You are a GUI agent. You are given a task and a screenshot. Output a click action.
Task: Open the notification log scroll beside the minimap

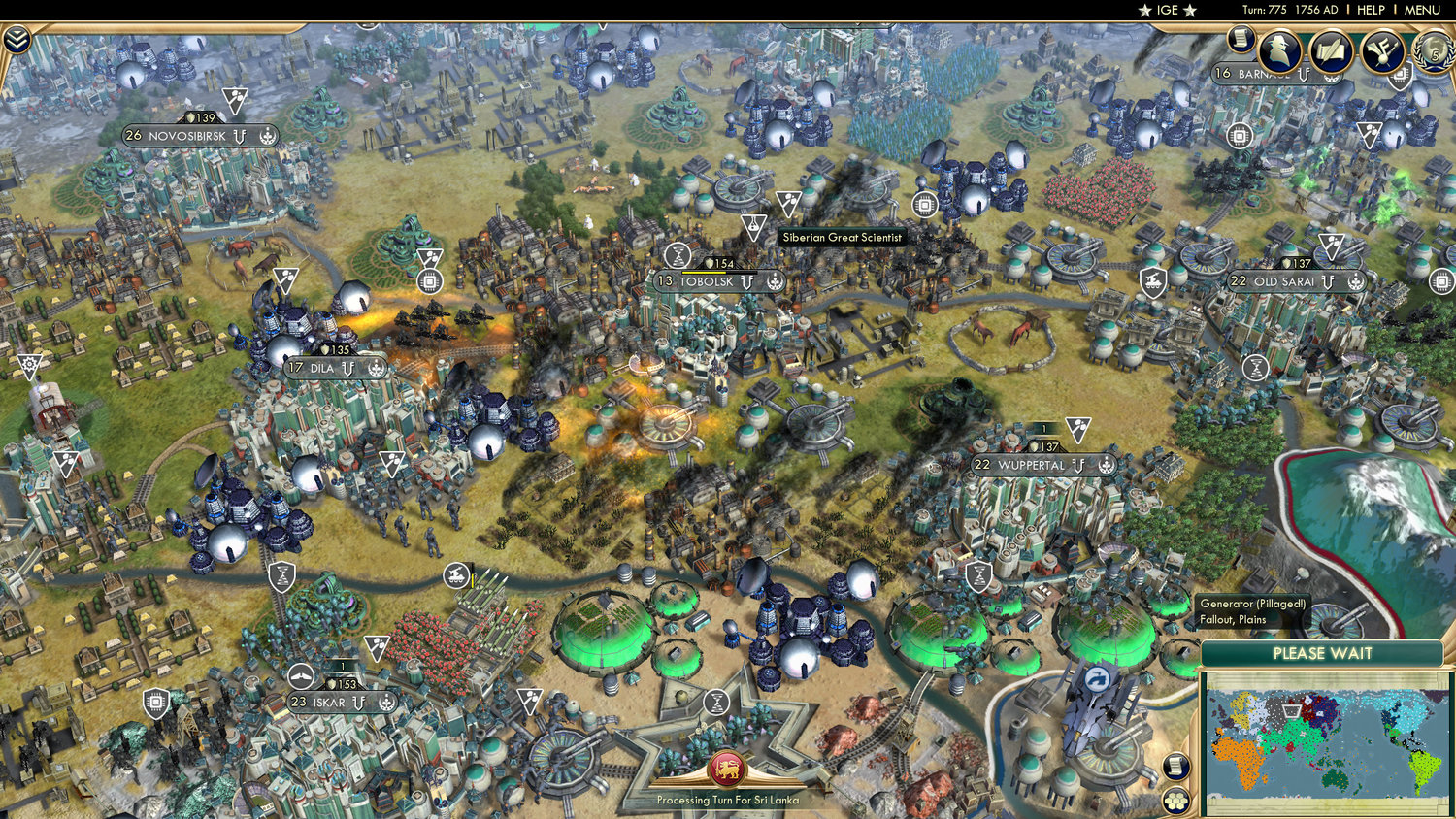[x=1175, y=766]
